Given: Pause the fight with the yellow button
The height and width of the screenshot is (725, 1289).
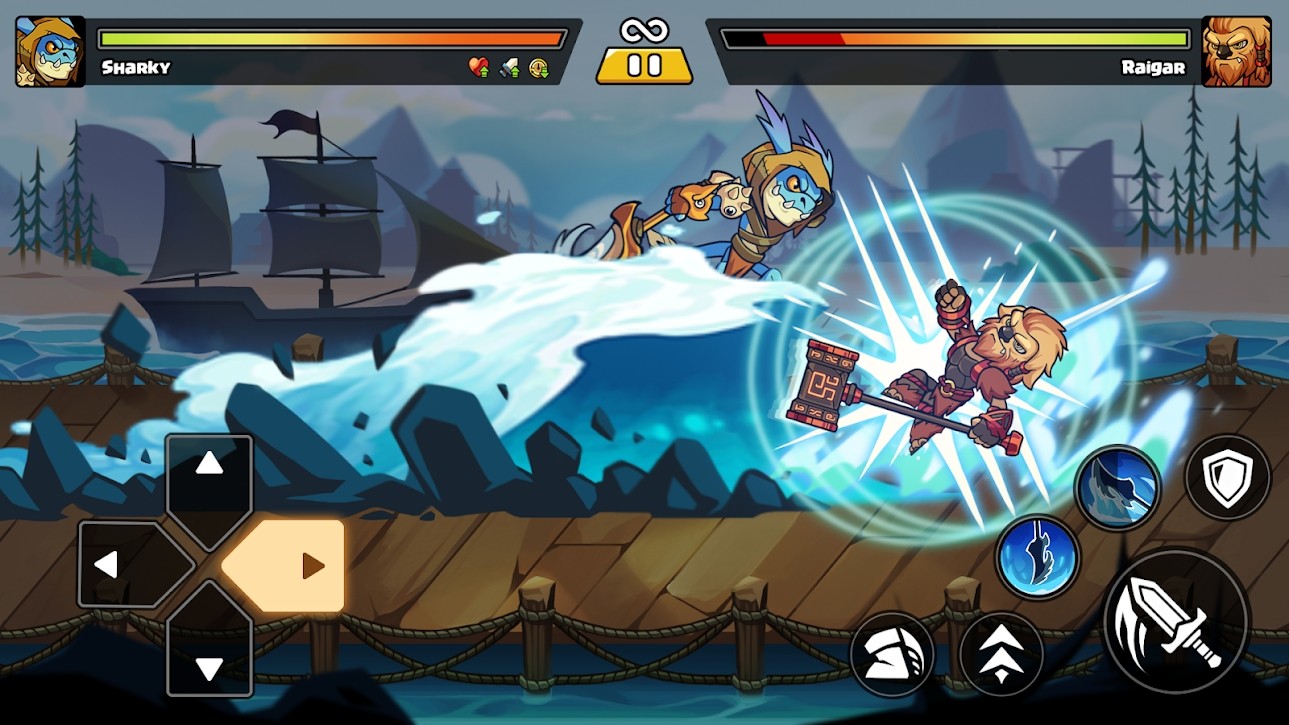Looking at the screenshot, I should pos(644,65).
